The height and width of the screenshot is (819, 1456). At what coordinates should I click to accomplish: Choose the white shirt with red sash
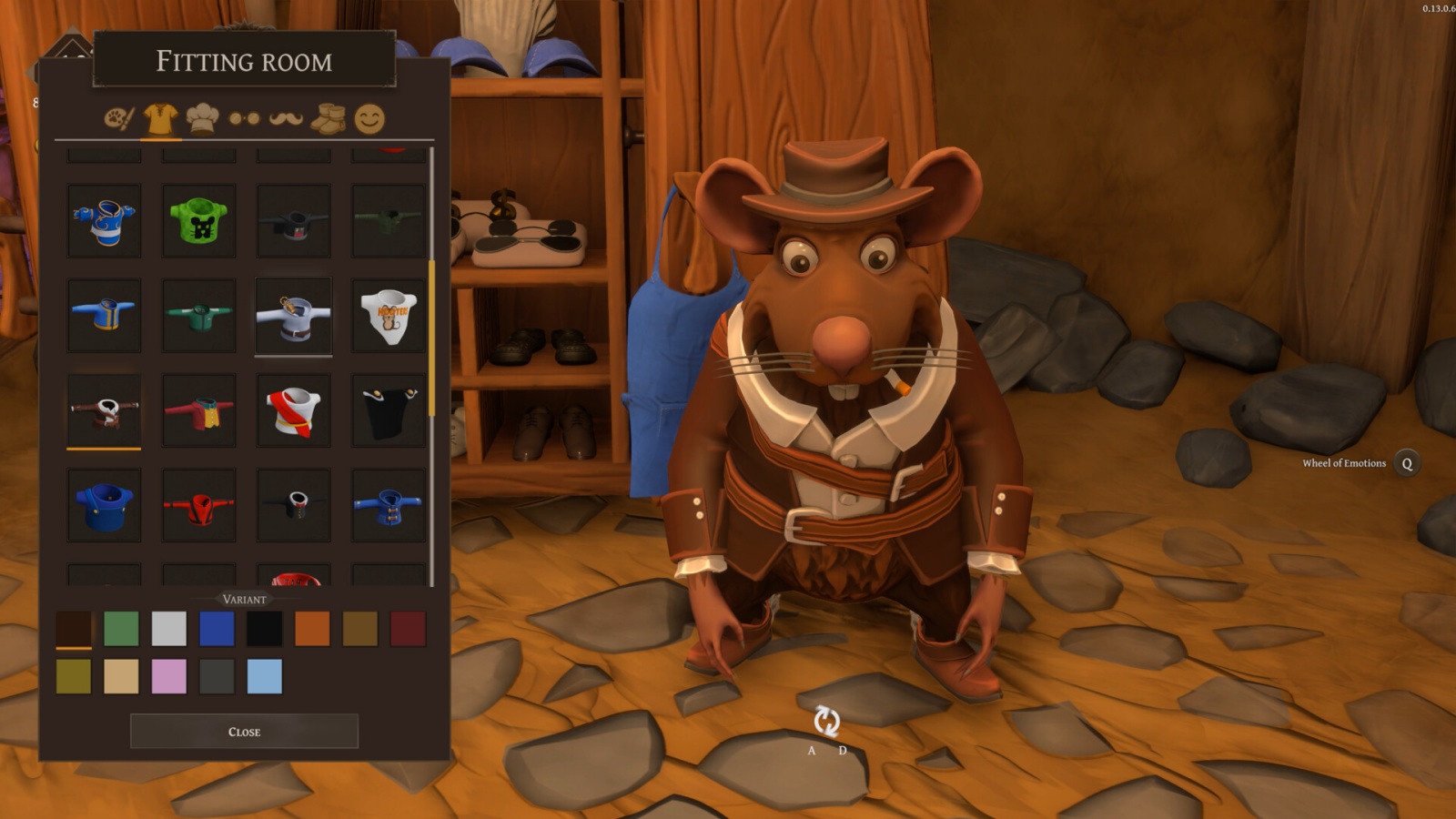(293, 410)
